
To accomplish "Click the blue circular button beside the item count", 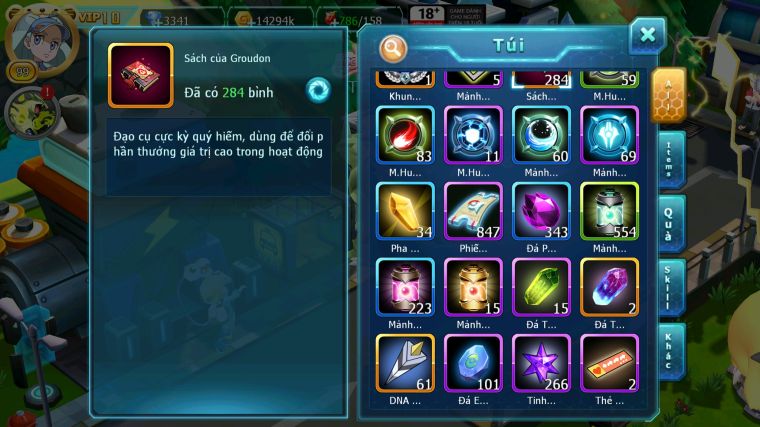I will pos(318,89).
